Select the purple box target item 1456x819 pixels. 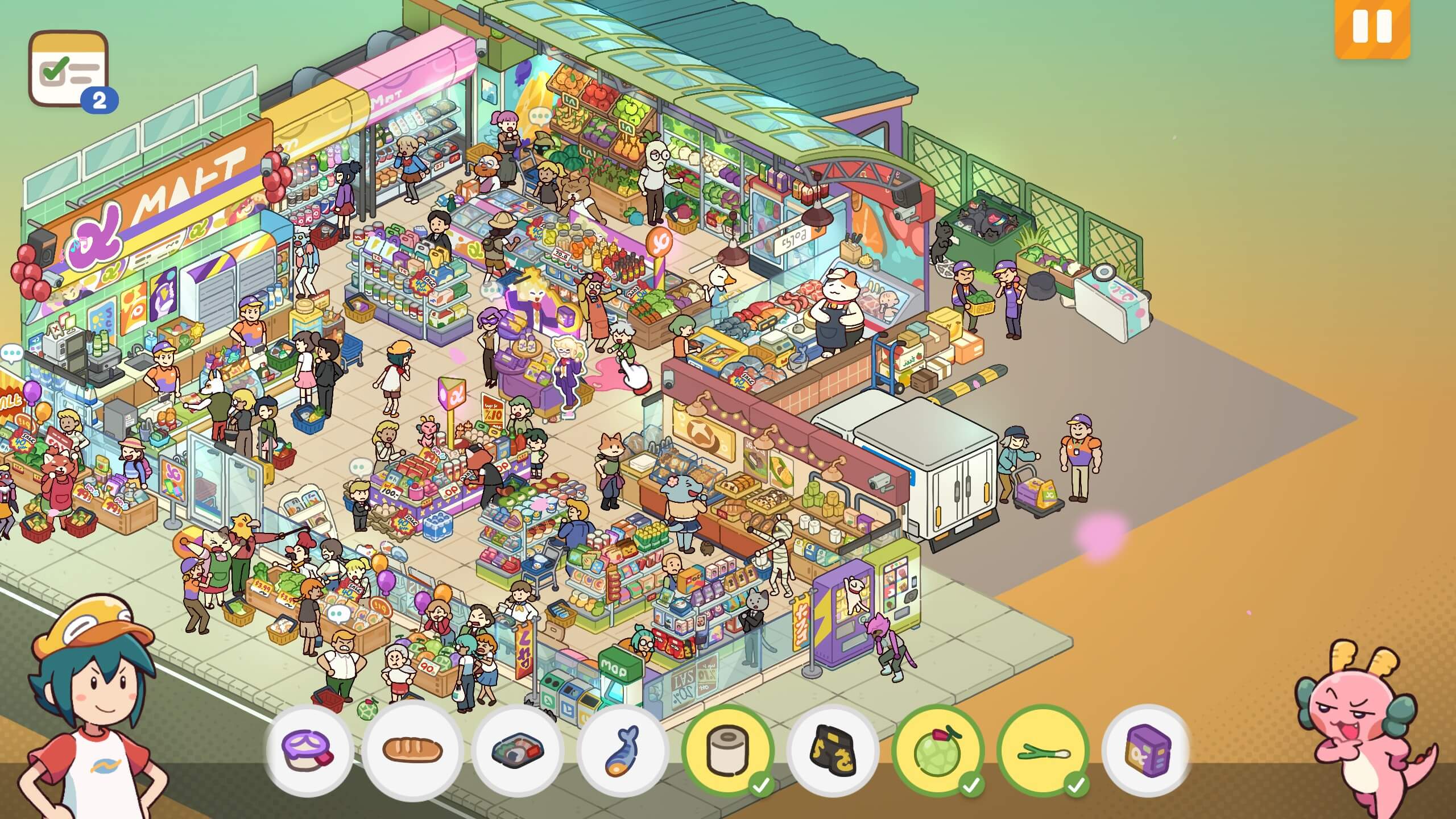1147,751
